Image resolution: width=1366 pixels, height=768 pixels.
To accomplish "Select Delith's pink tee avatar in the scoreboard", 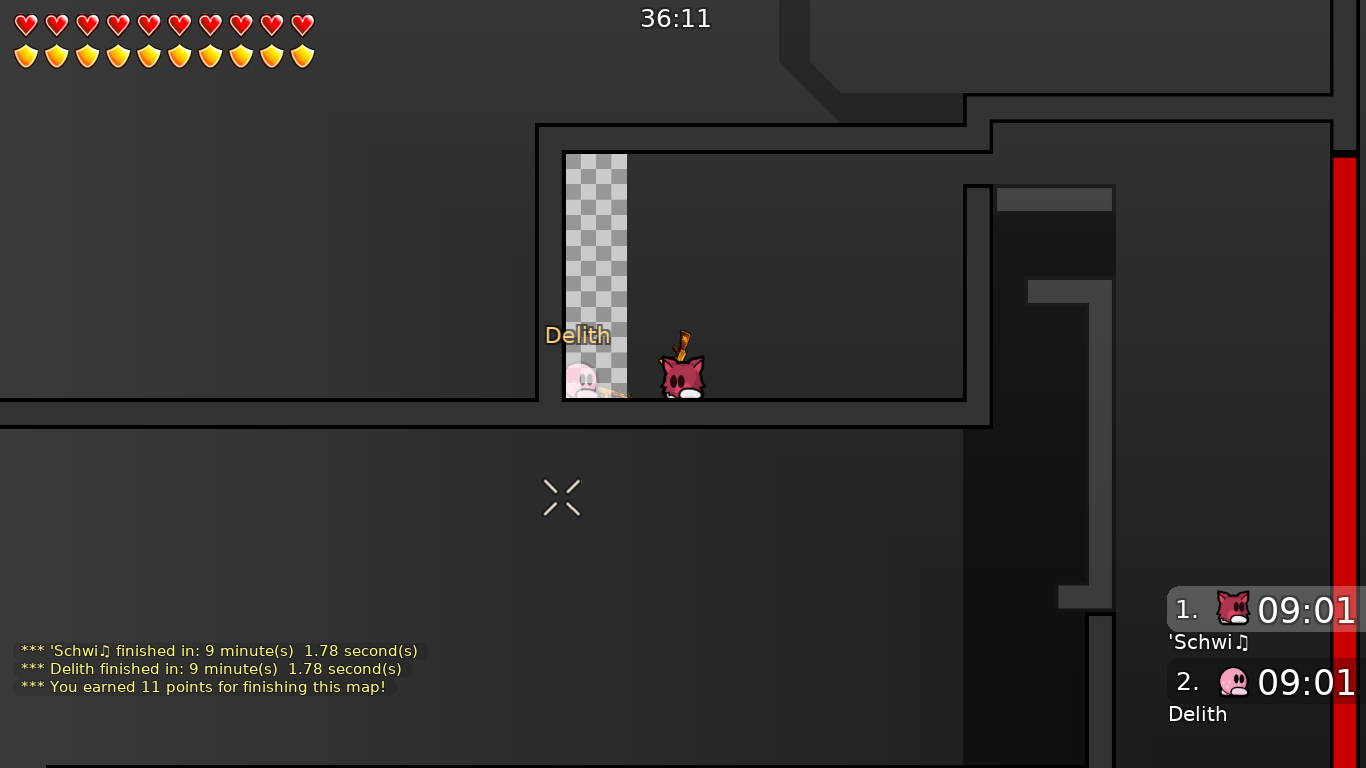I will pos(1235,681).
